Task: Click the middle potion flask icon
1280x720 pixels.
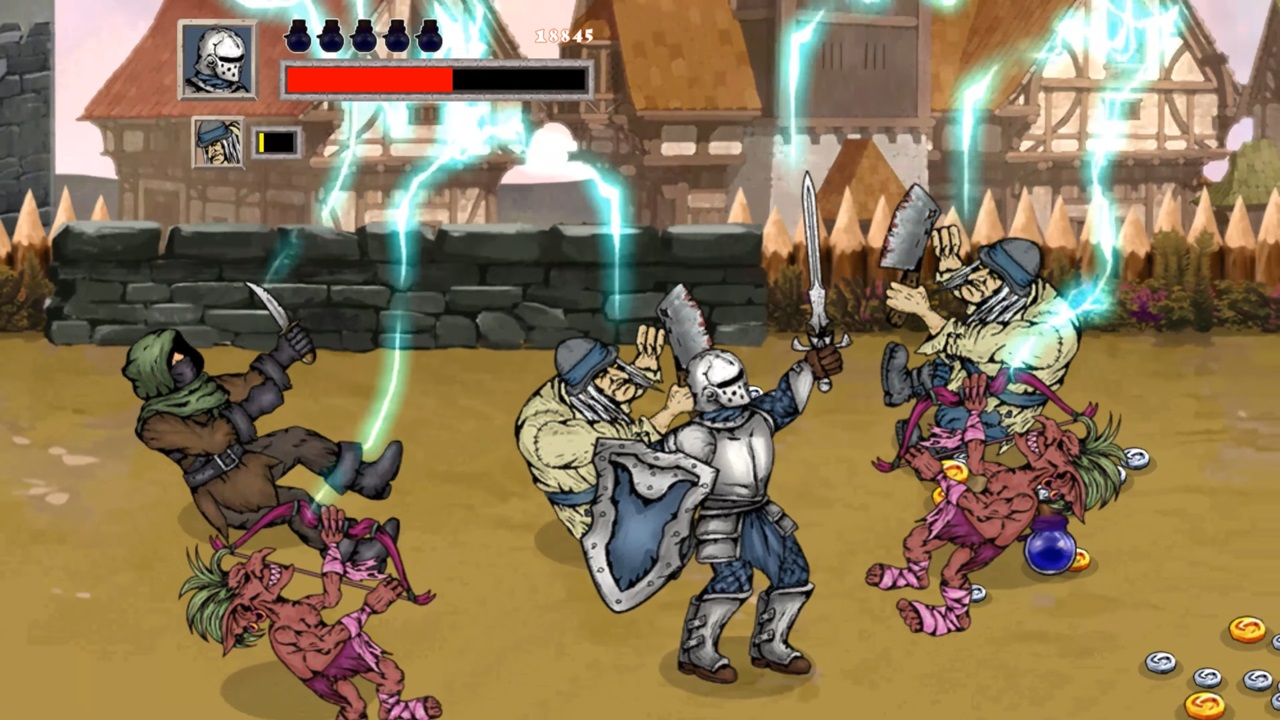Action: (365, 37)
